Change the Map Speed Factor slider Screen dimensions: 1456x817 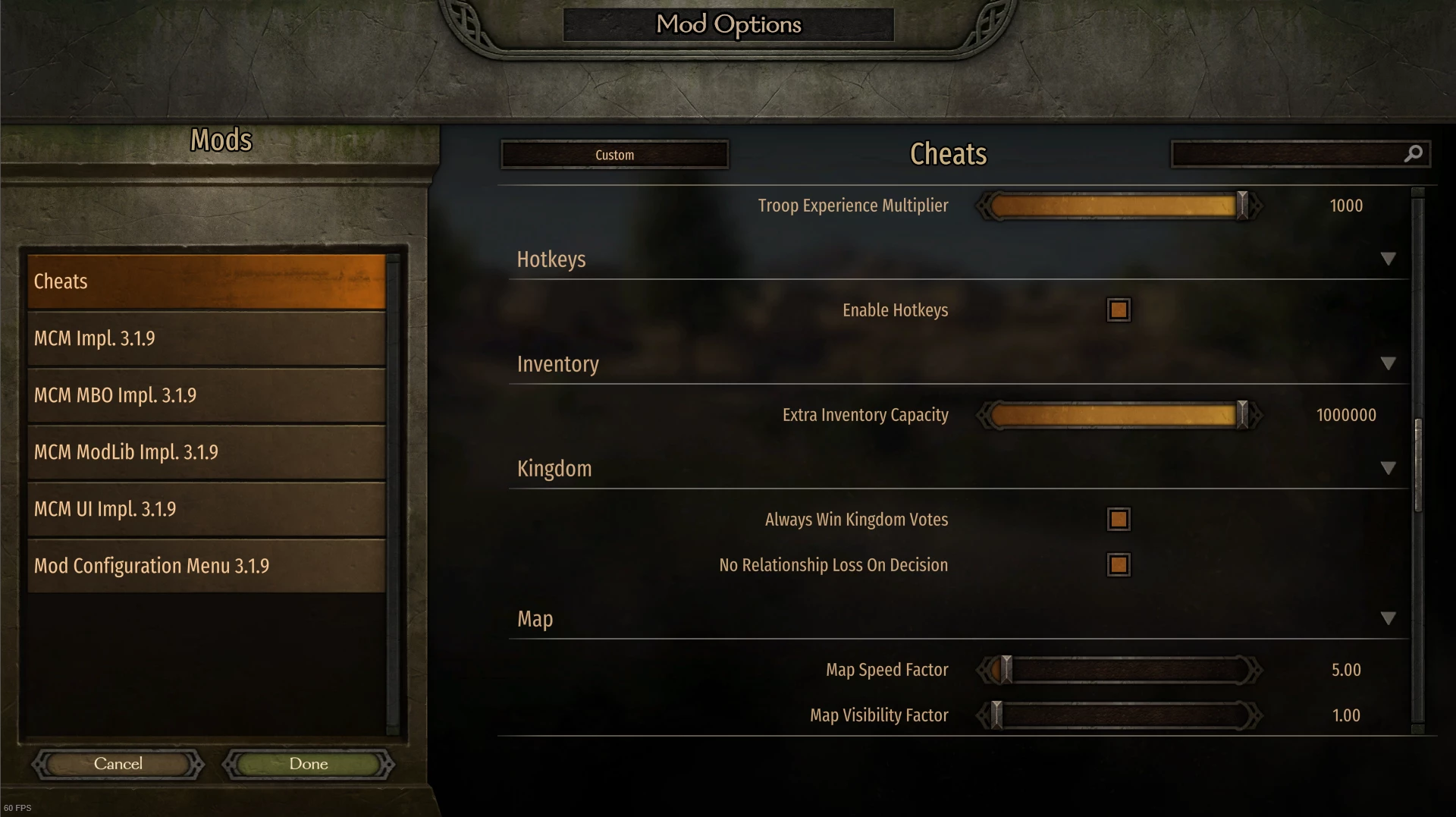point(1006,670)
